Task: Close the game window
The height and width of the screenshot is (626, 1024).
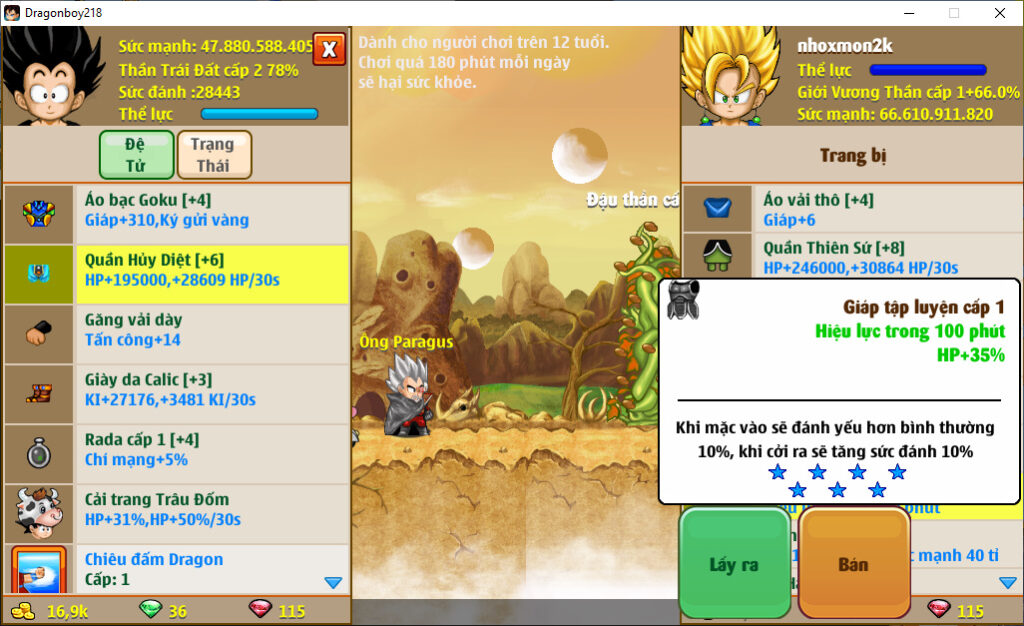Action: (x=999, y=13)
